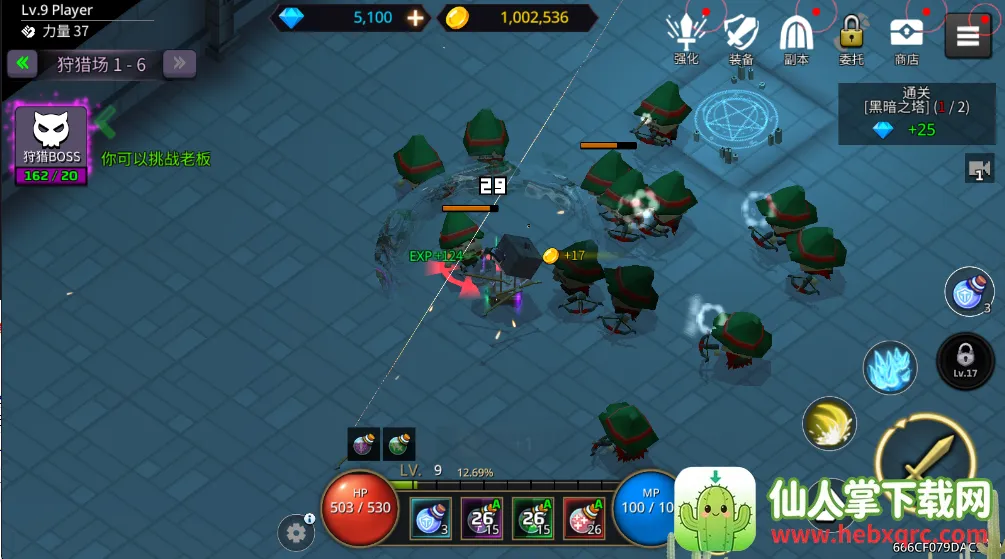Open the hamburger main menu
This screenshot has height=559, width=1005.
click(x=967, y=36)
